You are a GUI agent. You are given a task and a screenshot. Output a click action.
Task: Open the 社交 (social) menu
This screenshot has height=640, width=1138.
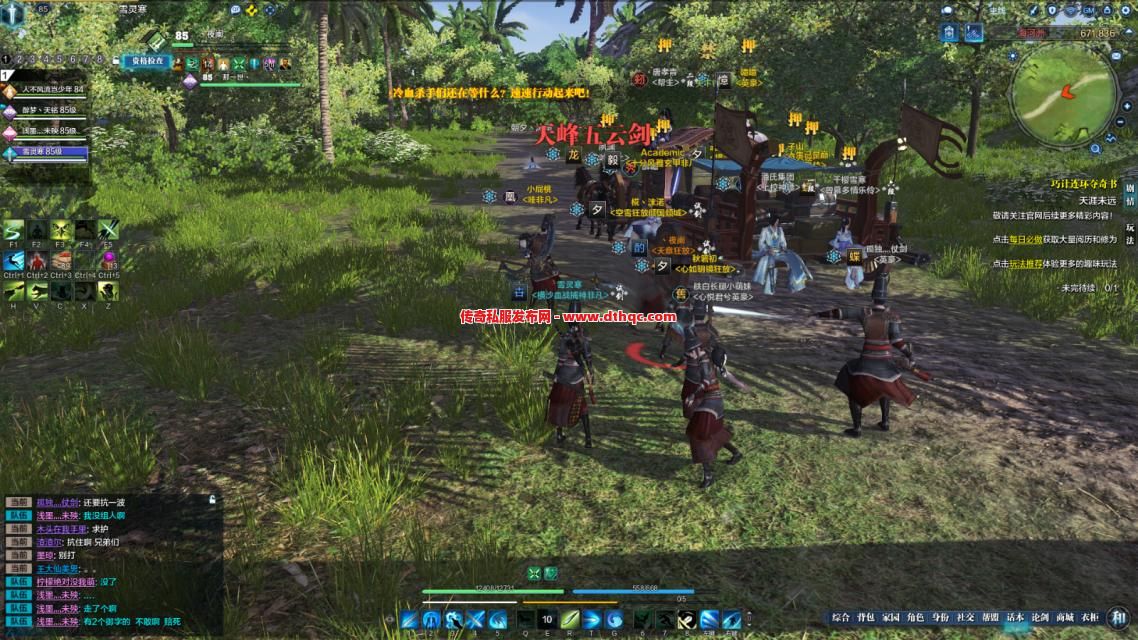tap(965, 617)
